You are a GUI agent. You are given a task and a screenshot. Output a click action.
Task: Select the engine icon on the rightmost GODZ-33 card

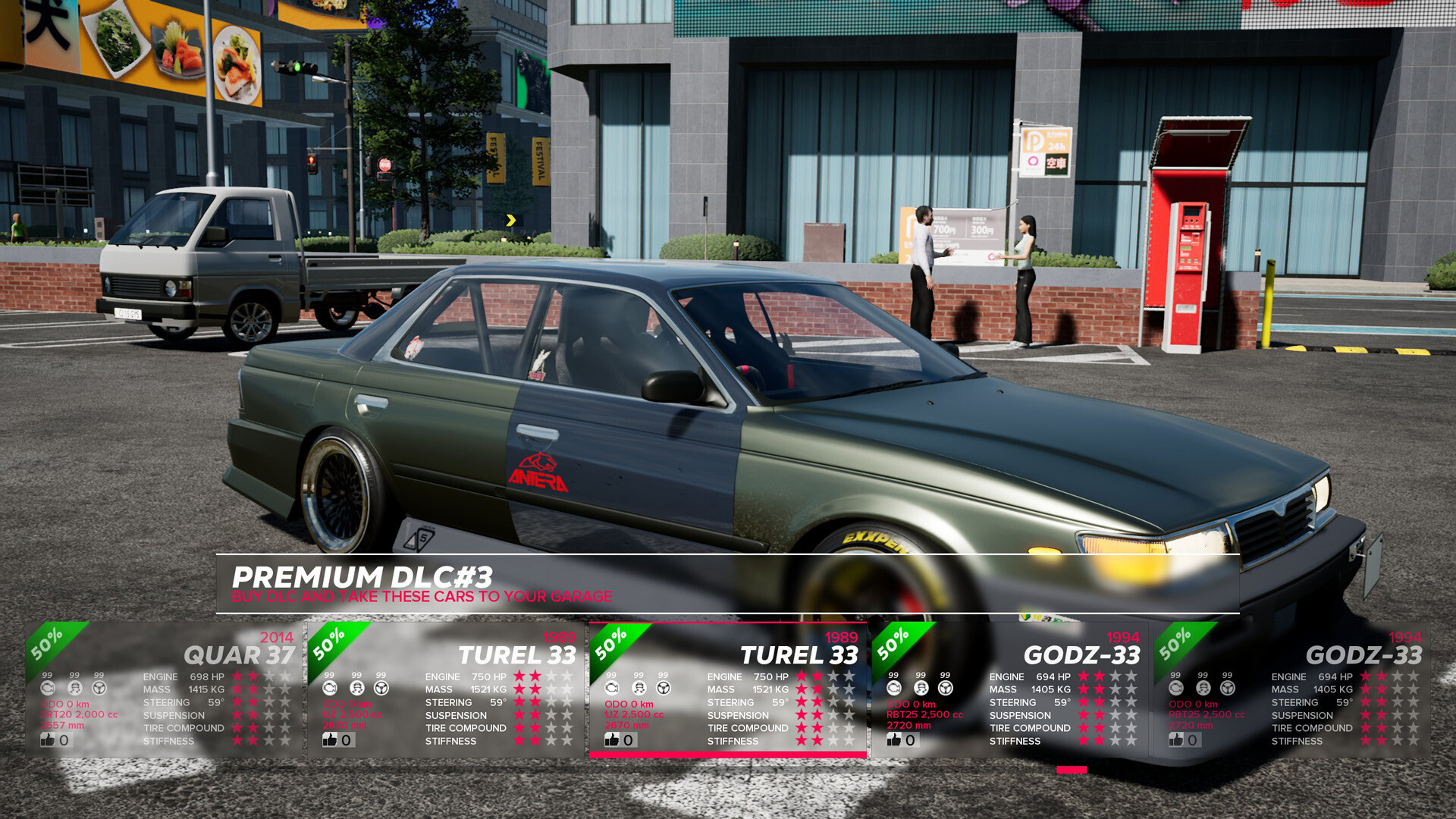(x=1175, y=689)
